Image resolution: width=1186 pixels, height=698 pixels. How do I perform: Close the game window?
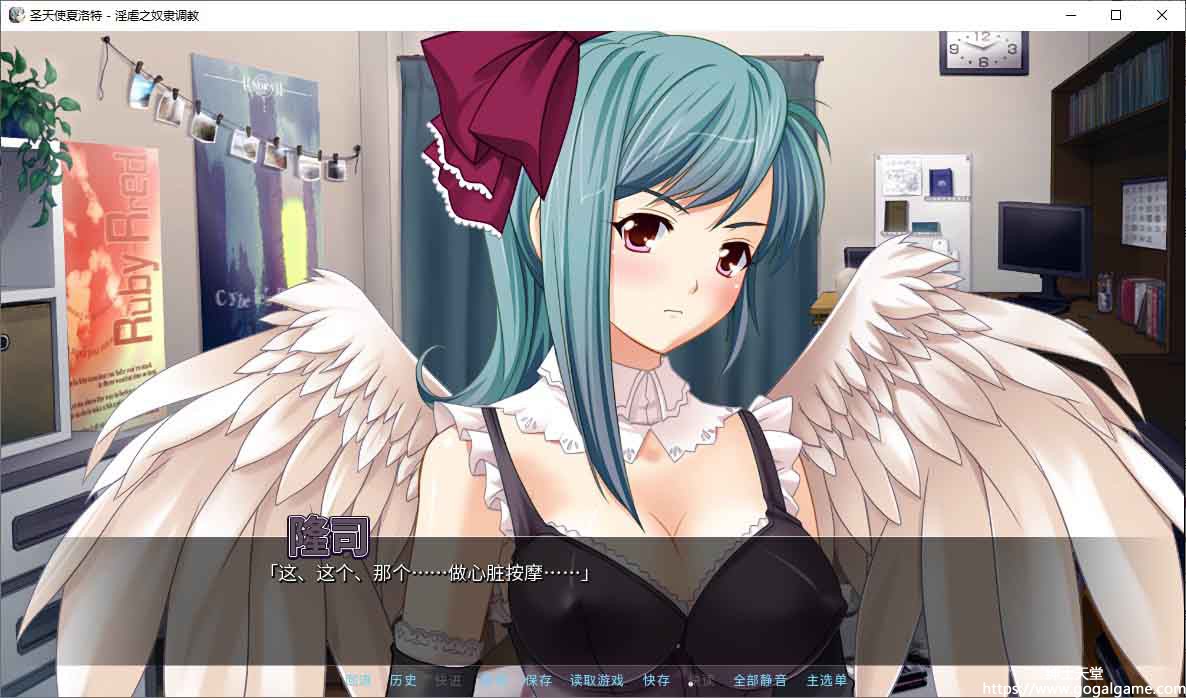(1162, 15)
